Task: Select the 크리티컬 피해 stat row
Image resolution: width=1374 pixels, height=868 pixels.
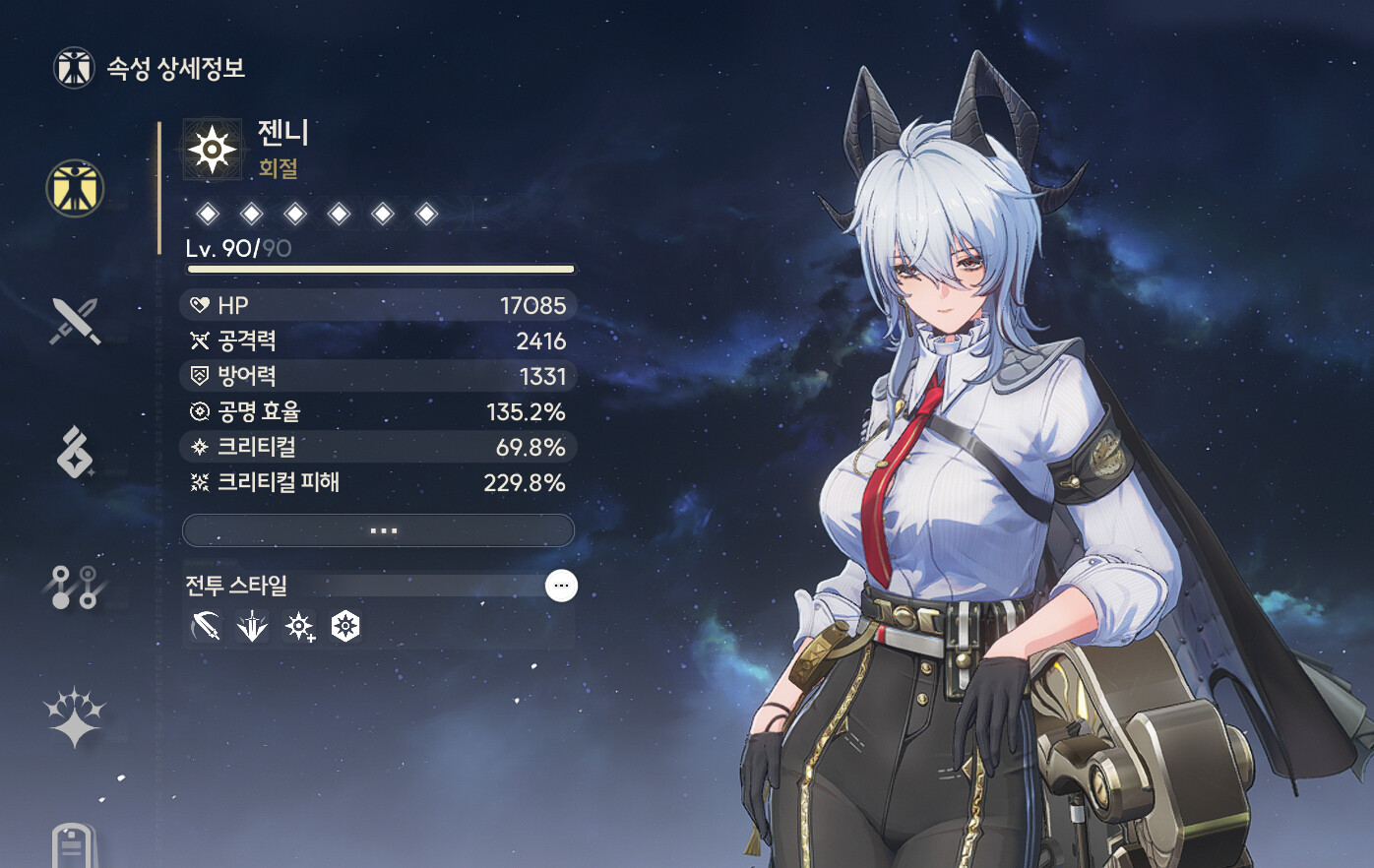Action: tap(379, 482)
